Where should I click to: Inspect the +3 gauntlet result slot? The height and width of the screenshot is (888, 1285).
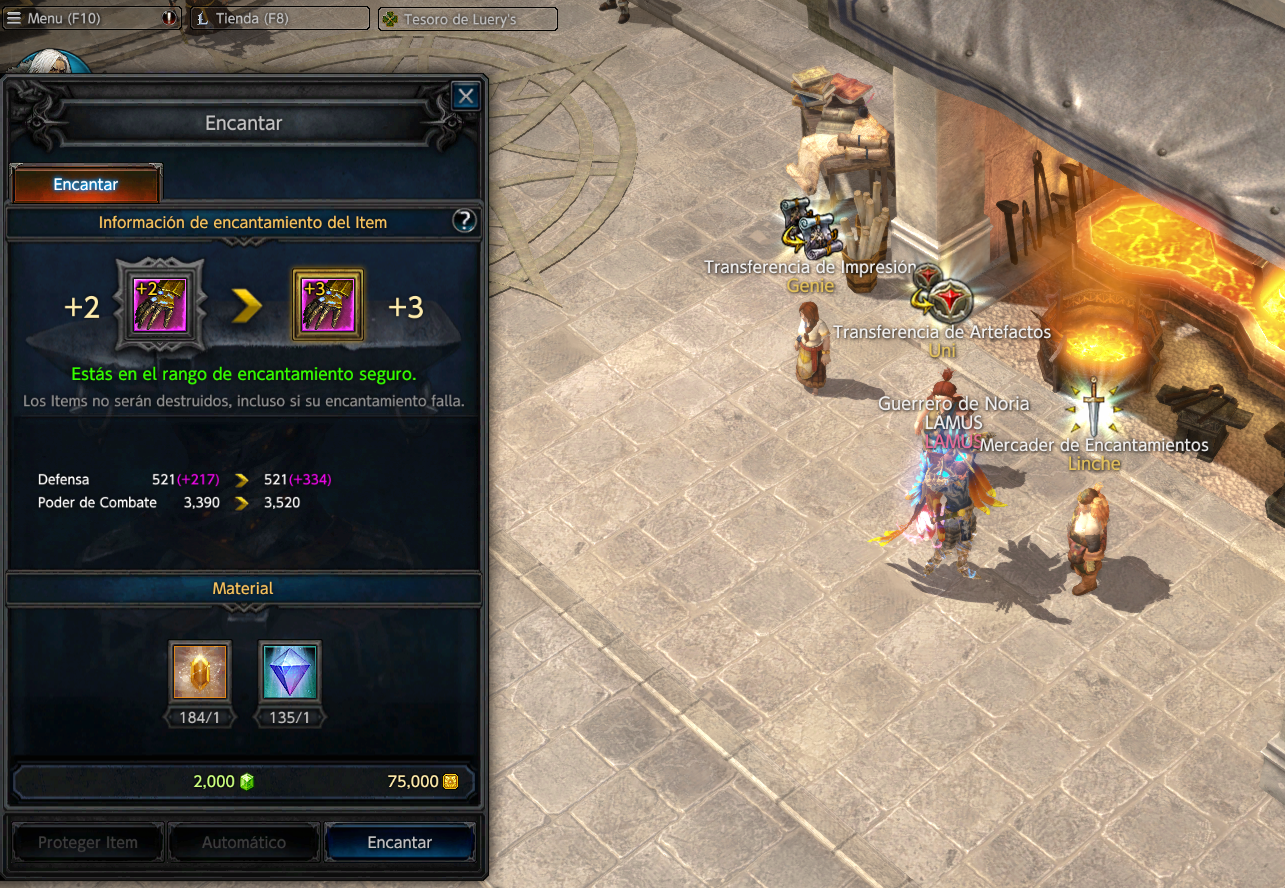pos(327,306)
